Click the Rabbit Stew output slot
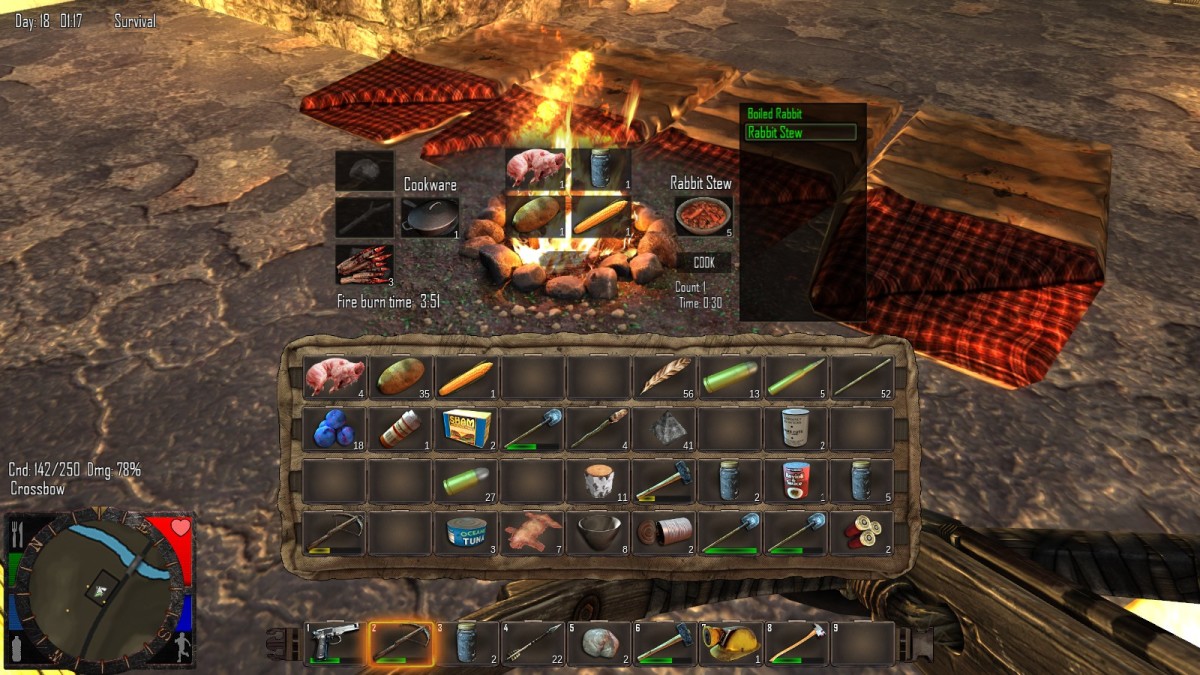The image size is (1200, 675). click(x=704, y=216)
